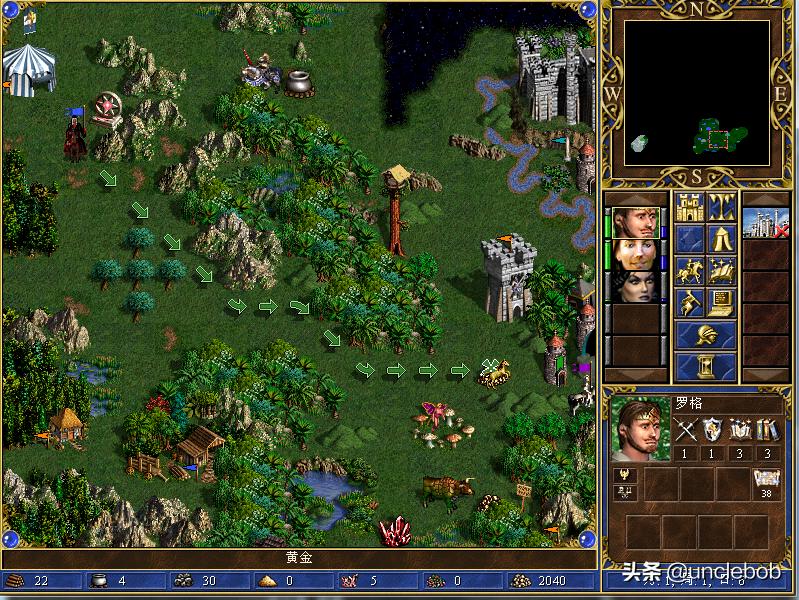Open the spellbook cast spell button
Image resolution: width=799 pixels, height=600 pixels.
coord(722,271)
